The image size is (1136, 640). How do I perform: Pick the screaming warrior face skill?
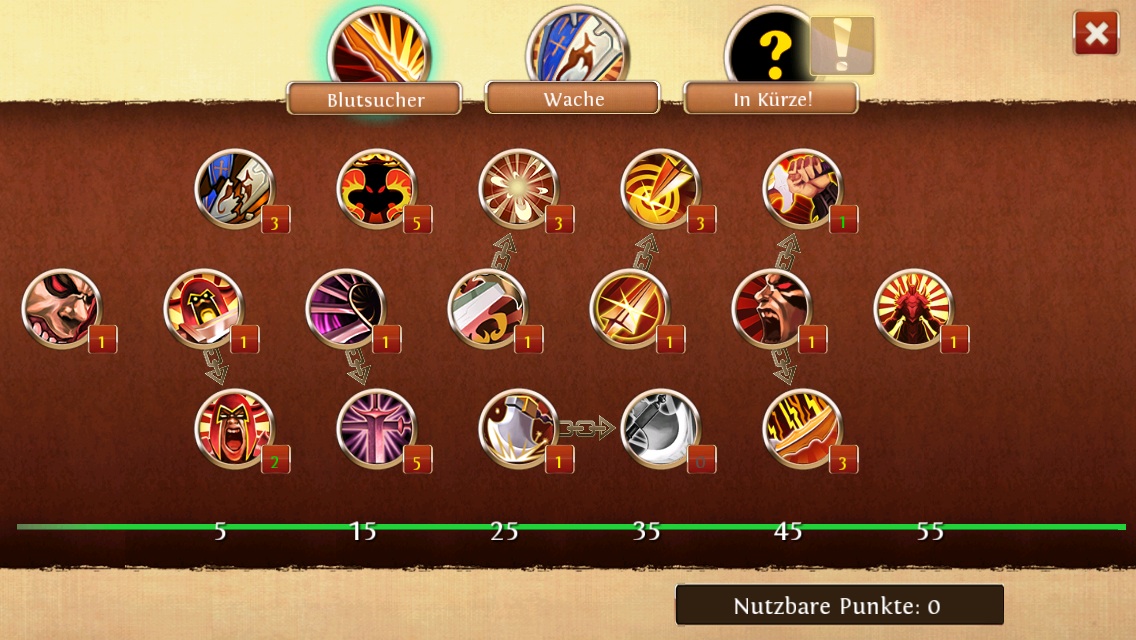[x=771, y=309]
